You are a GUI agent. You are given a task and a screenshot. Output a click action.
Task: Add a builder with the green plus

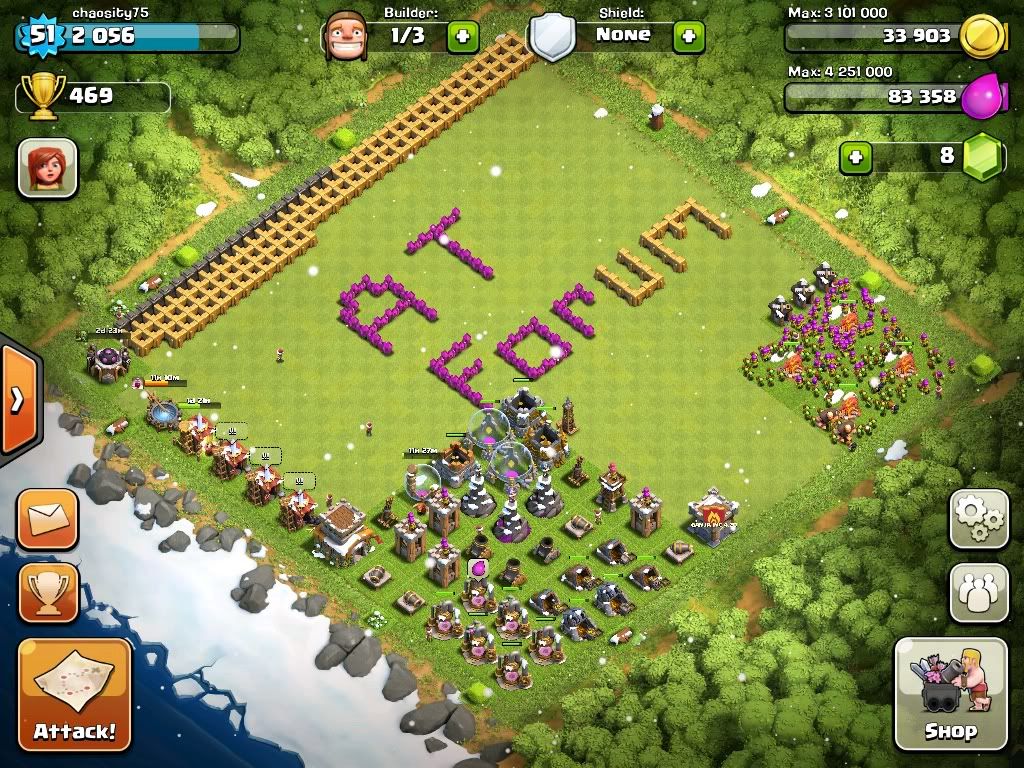pos(462,37)
